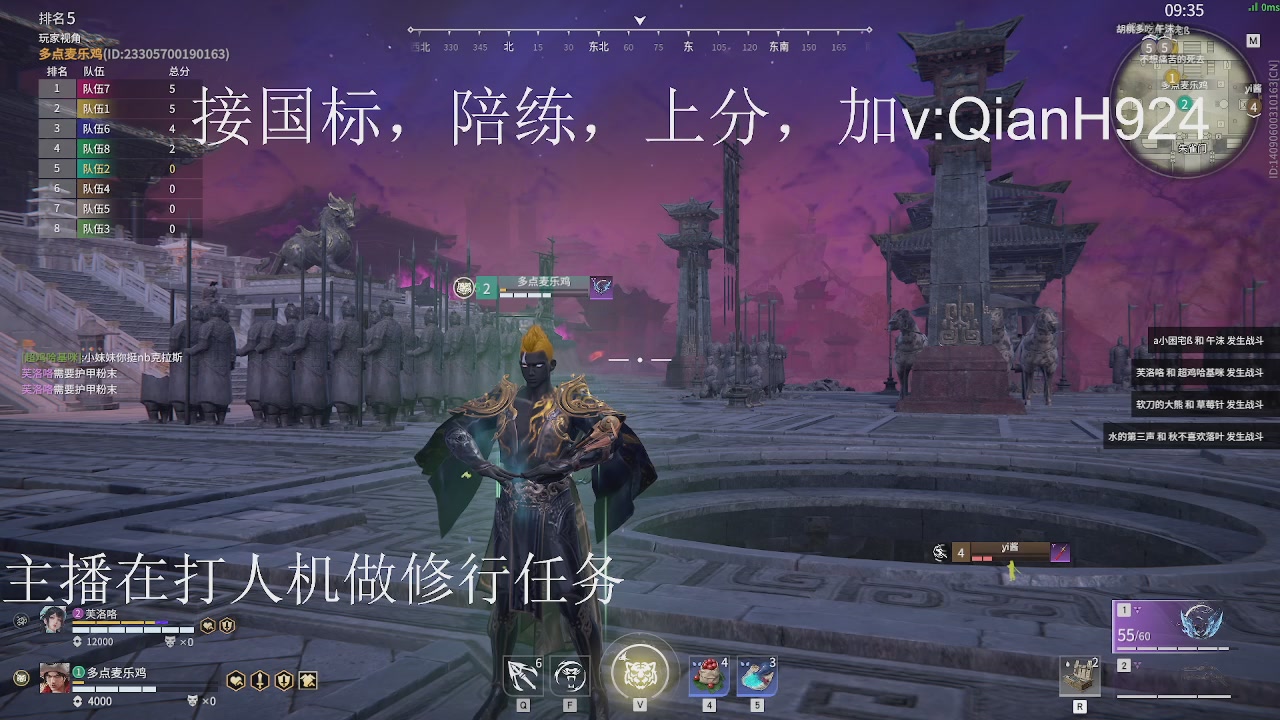Open the map with the M button
This screenshot has width=1280, height=720.
[1253, 40]
